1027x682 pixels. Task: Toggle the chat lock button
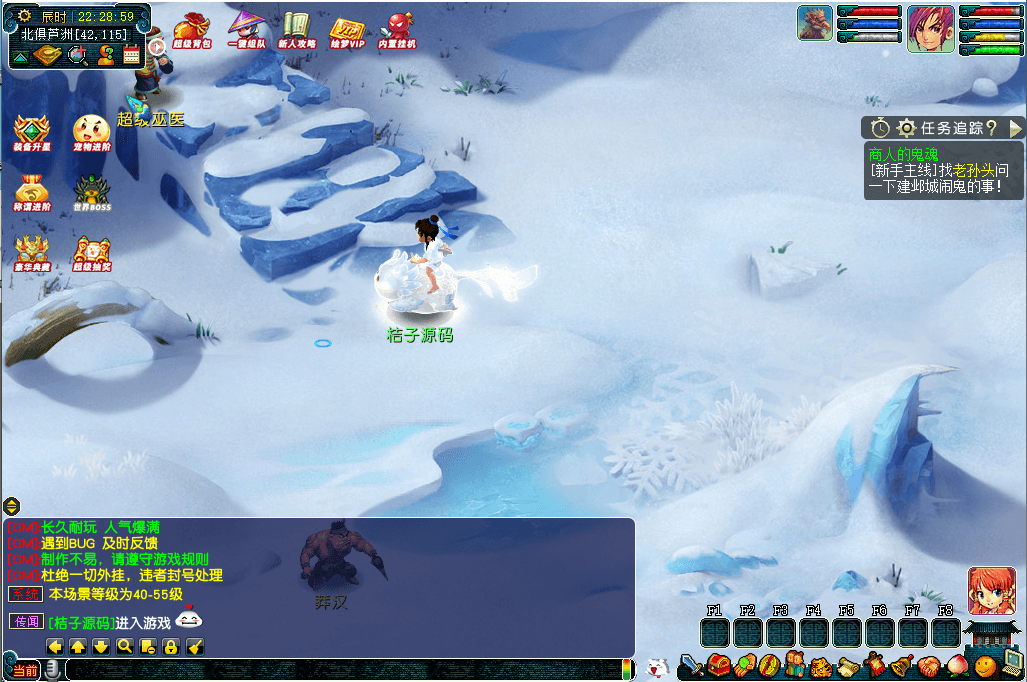(171, 646)
